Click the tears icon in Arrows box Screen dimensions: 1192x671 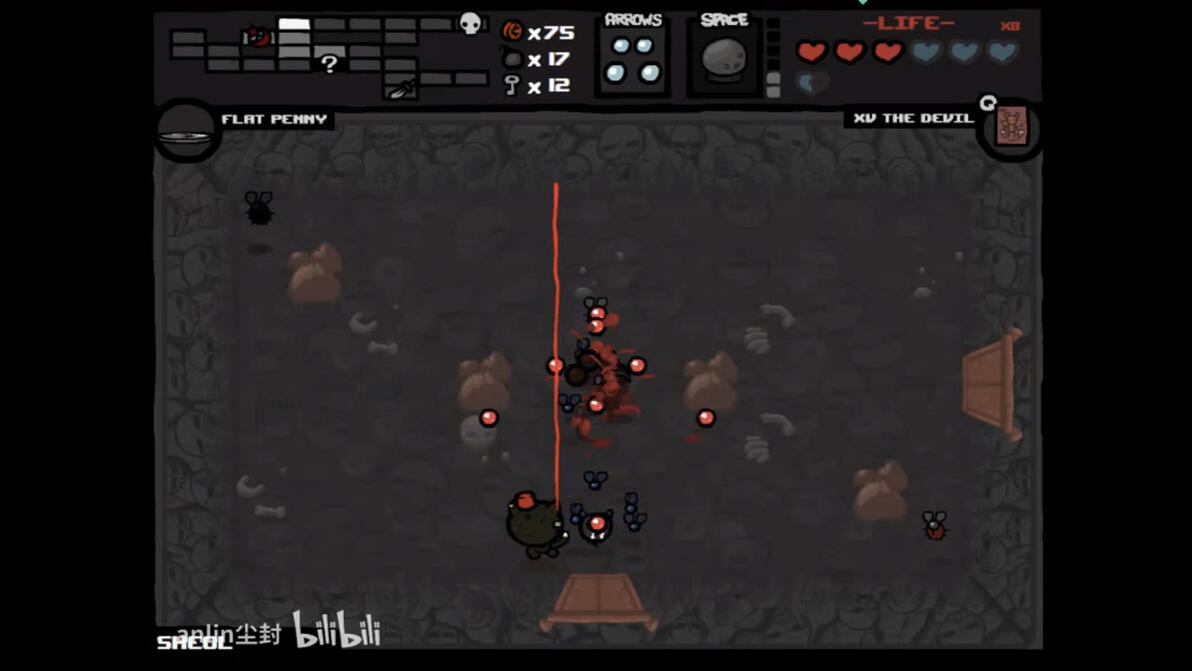tap(633, 60)
